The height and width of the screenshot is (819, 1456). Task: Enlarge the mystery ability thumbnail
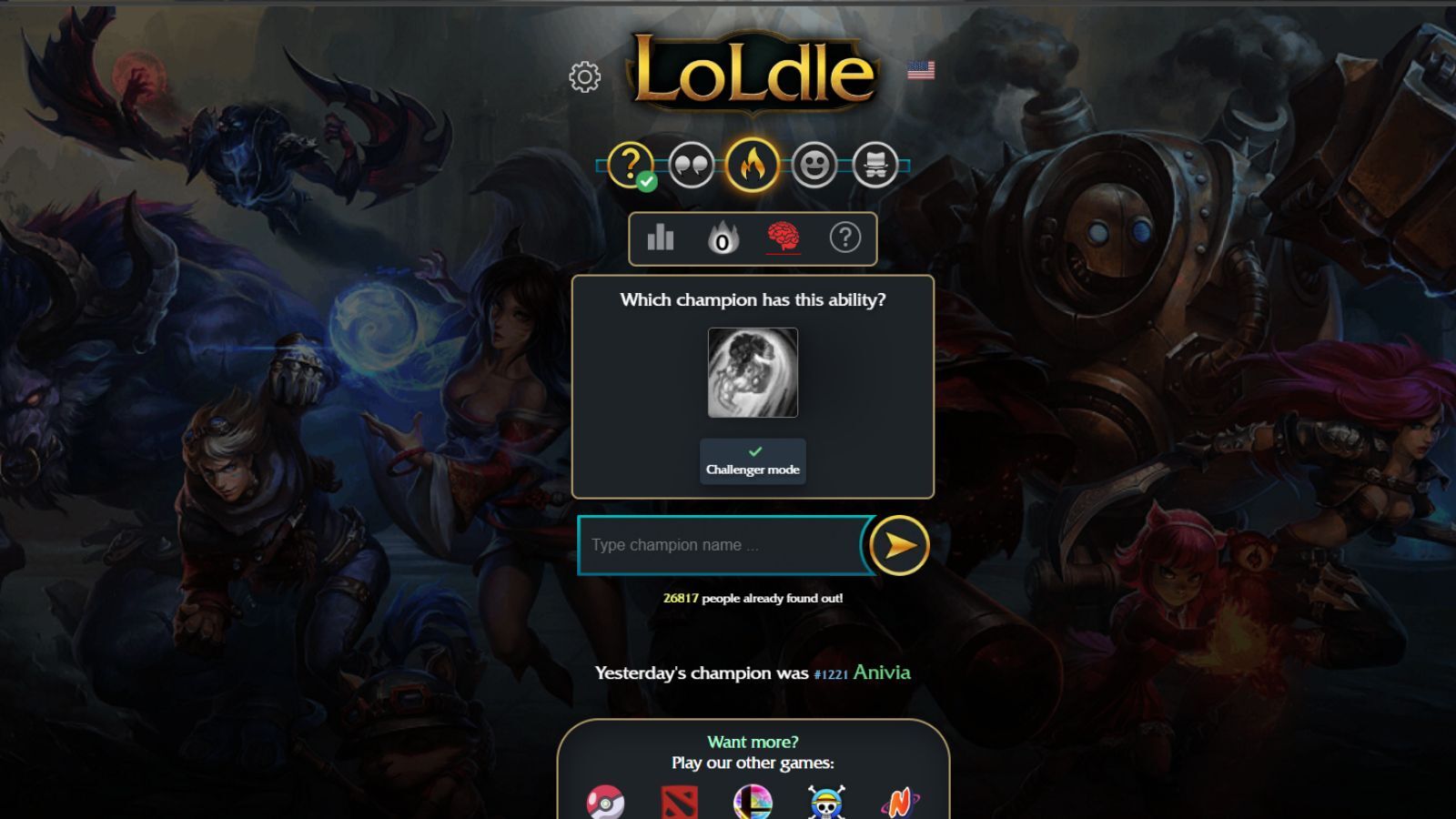(x=752, y=371)
